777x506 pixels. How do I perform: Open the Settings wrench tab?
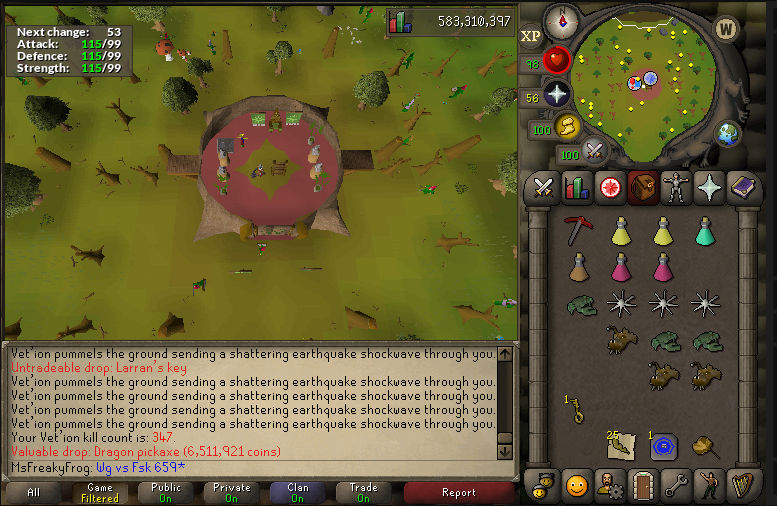pos(674,487)
